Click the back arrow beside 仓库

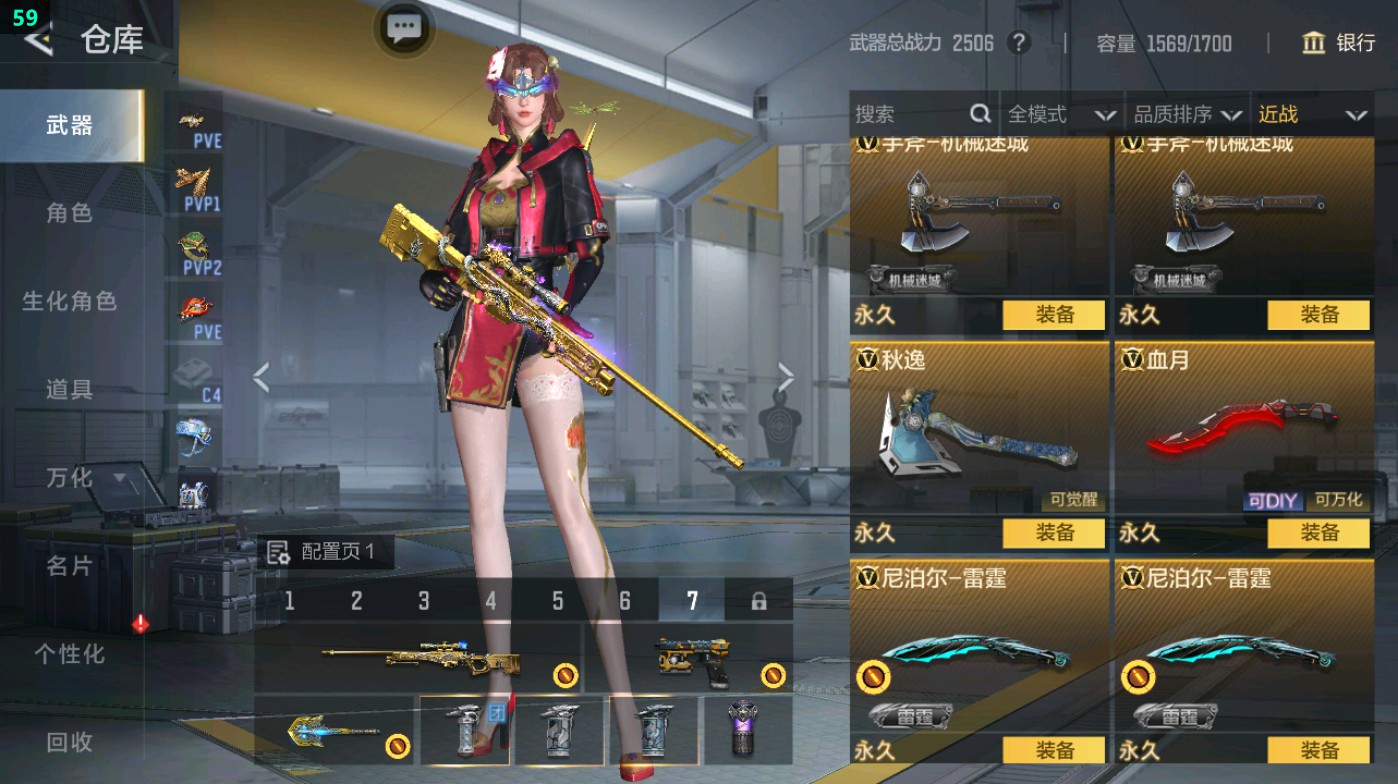point(40,41)
